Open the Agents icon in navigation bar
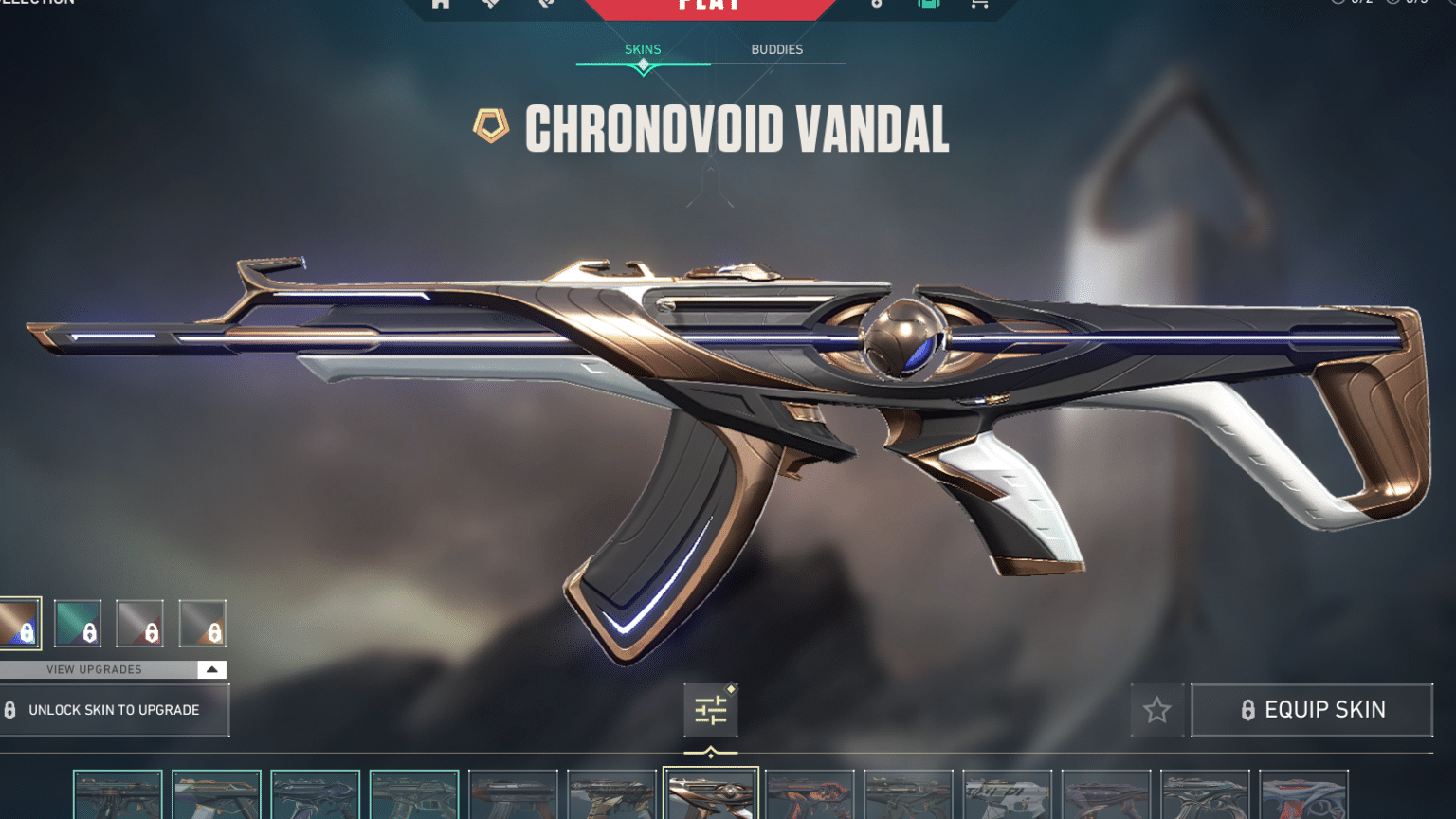Screen dimensions: 1456x819 pos(490,5)
